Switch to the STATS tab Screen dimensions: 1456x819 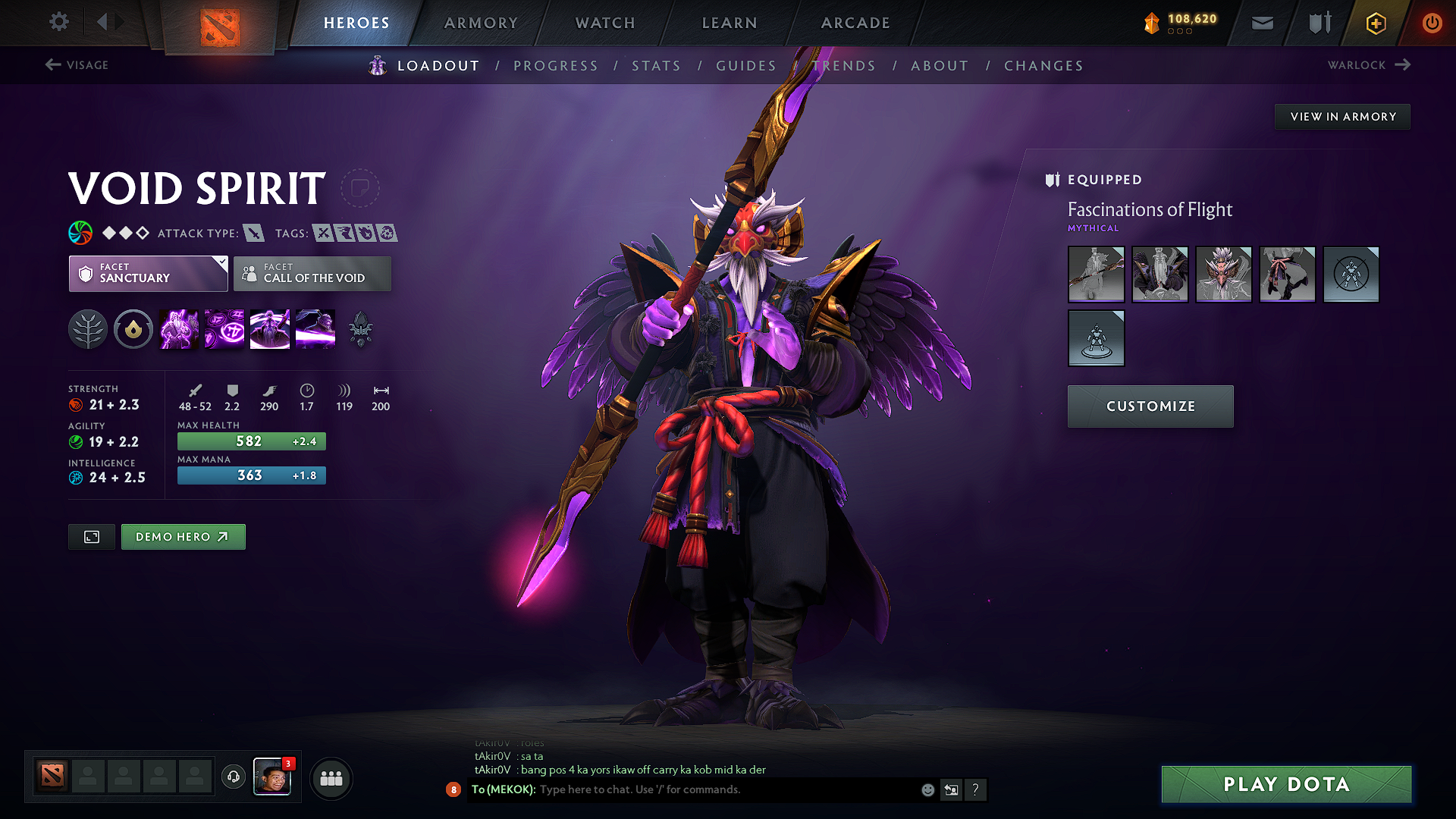pyautogui.click(x=656, y=65)
